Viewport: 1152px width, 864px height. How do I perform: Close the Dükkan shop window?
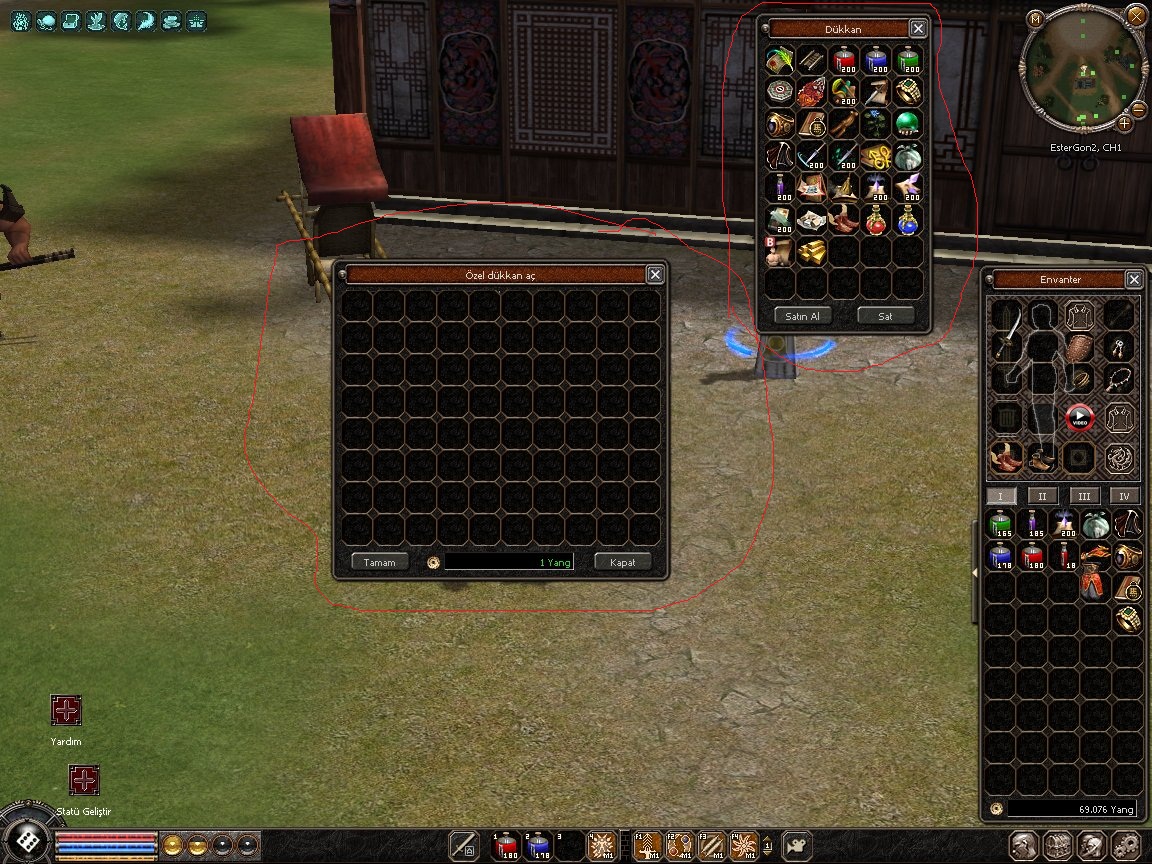click(917, 29)
